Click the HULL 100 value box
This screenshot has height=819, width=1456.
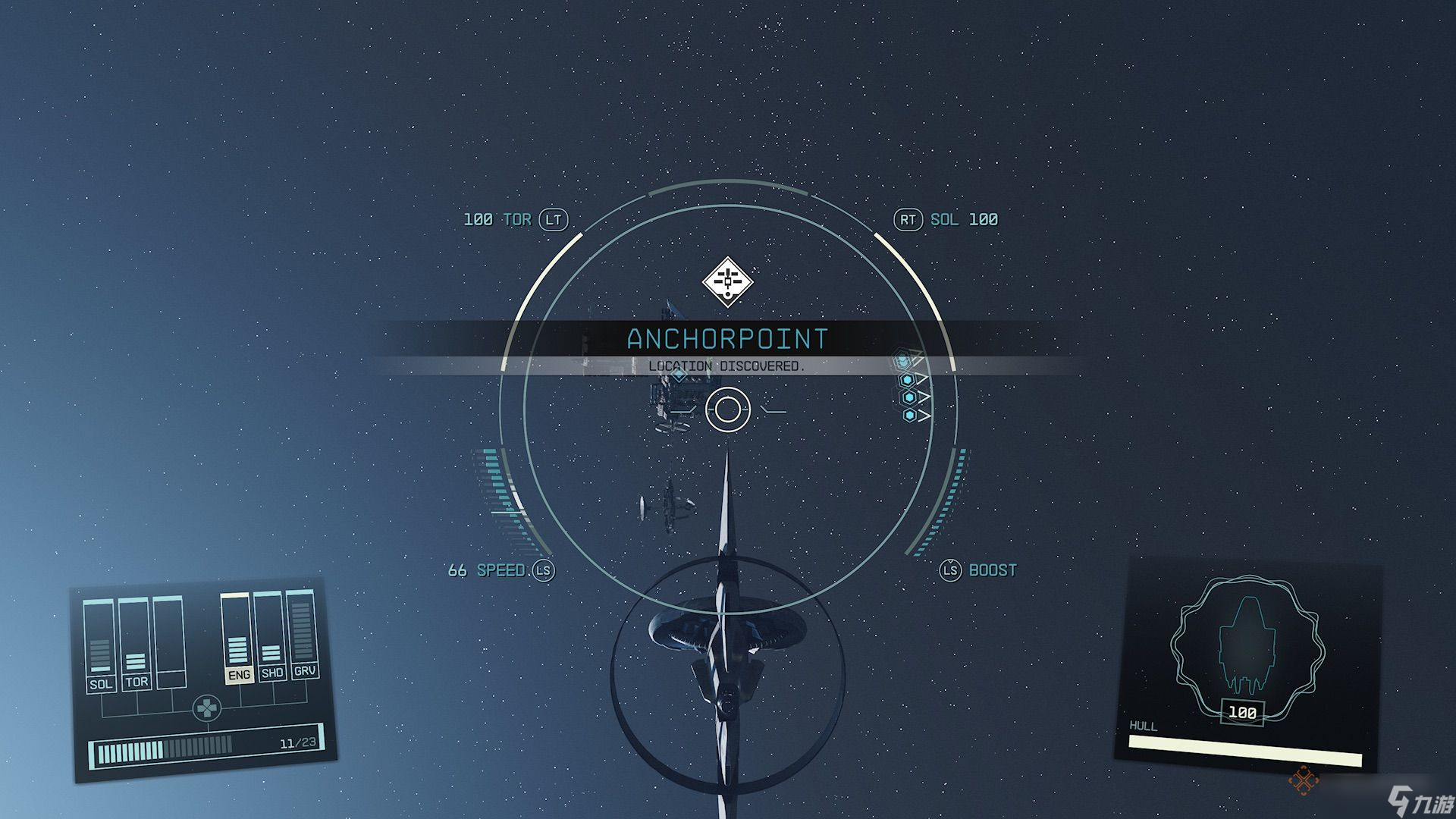pyautogui.click(x=1241, y=713)
